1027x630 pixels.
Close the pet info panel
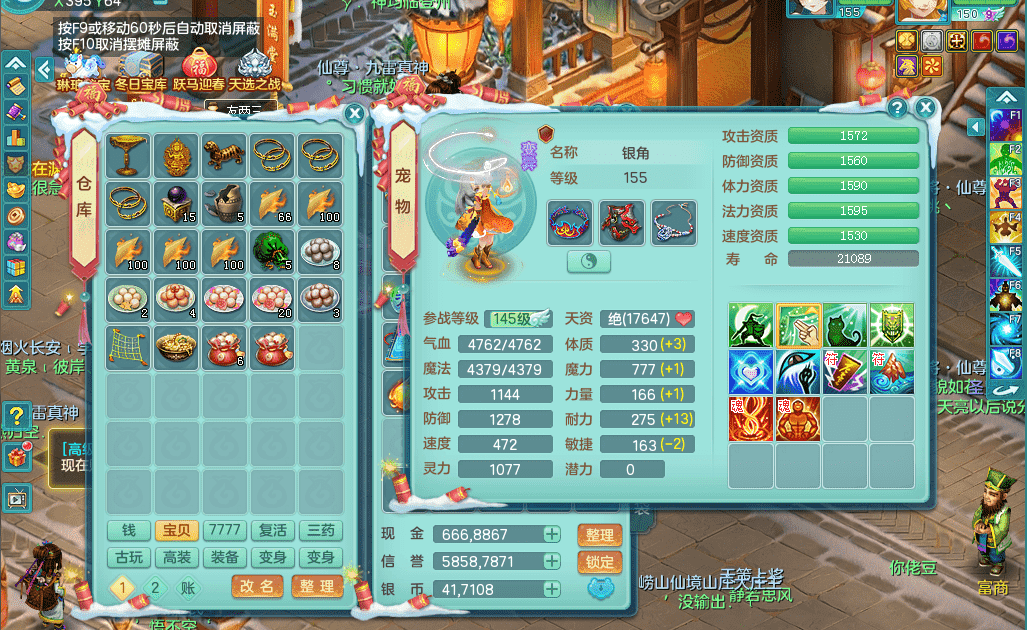[926, 108]
